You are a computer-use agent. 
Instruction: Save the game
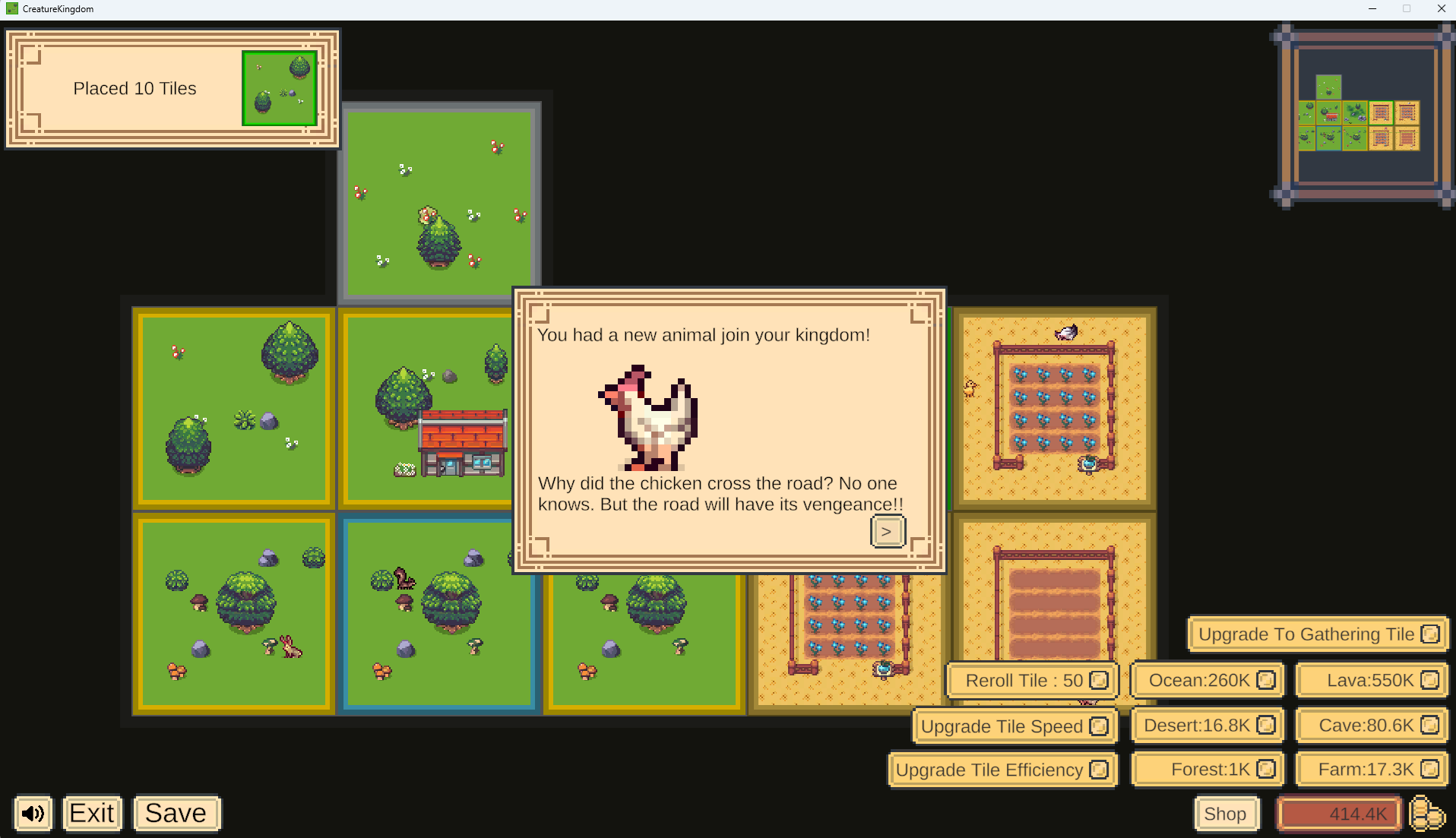[176, 813]
